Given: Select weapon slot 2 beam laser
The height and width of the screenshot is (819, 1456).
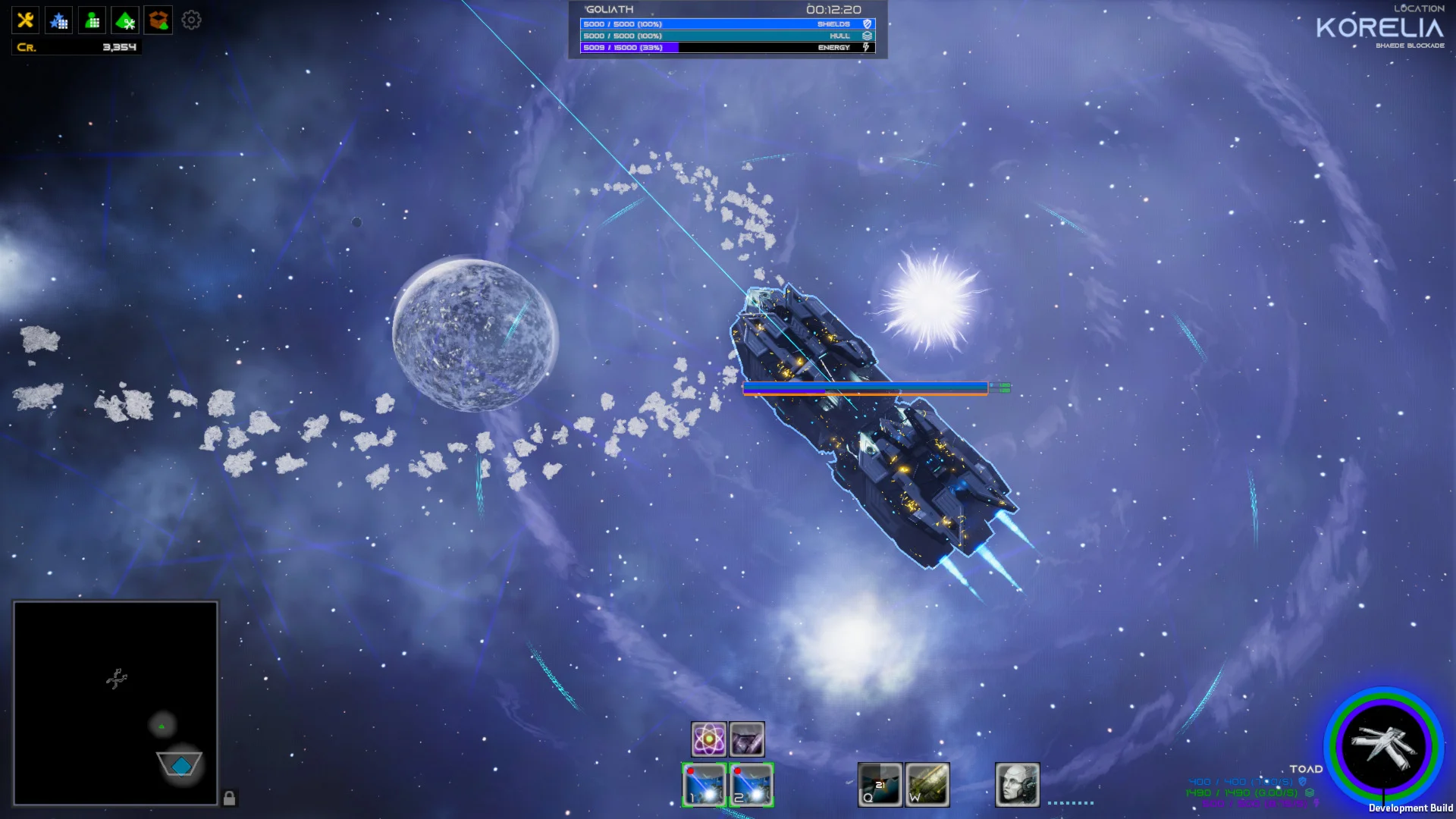Looking at the screenshot, I should [x=751, y=784].
